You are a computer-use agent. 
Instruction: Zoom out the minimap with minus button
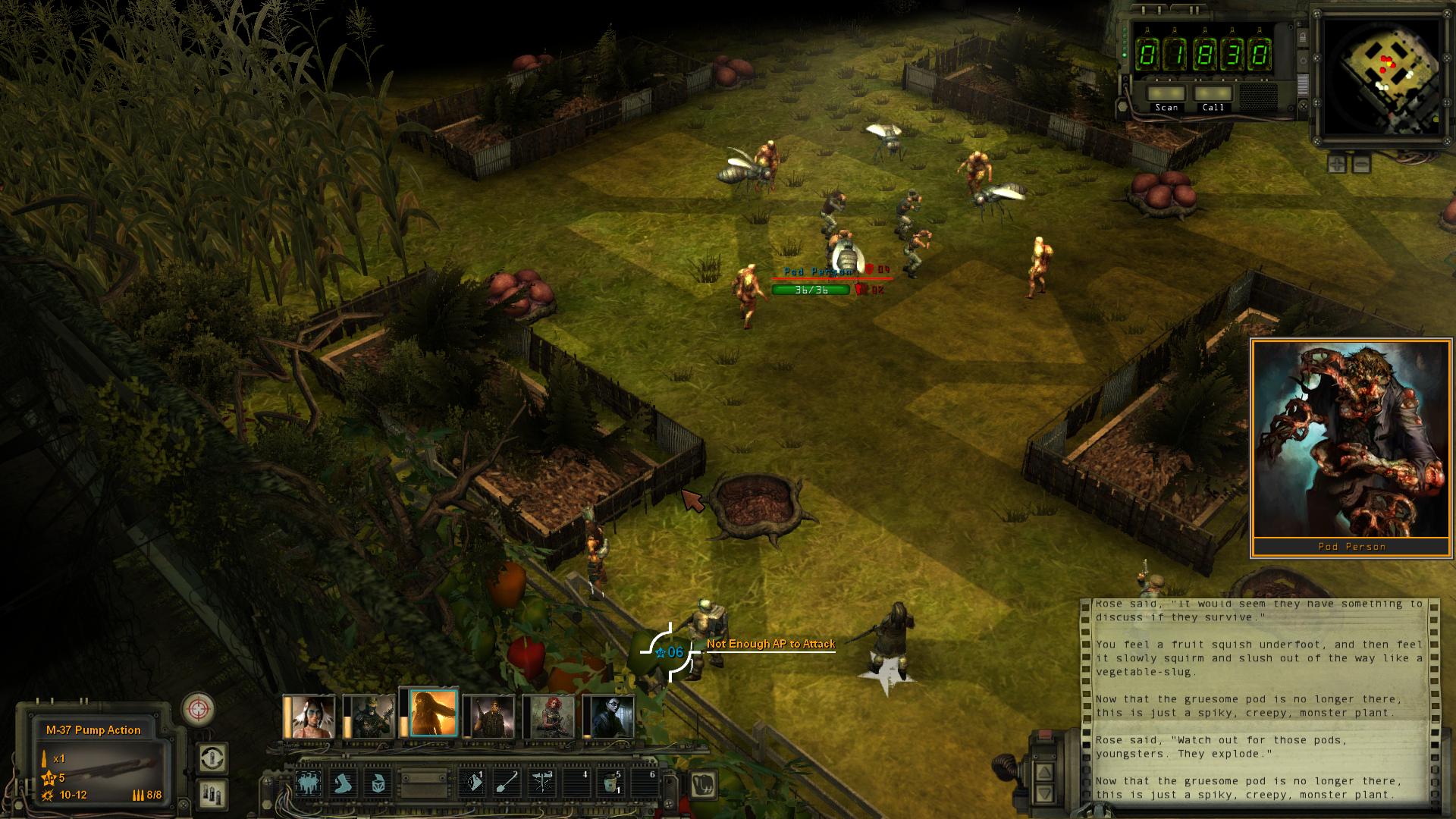pyautogui.click(x=1361, y=163)
